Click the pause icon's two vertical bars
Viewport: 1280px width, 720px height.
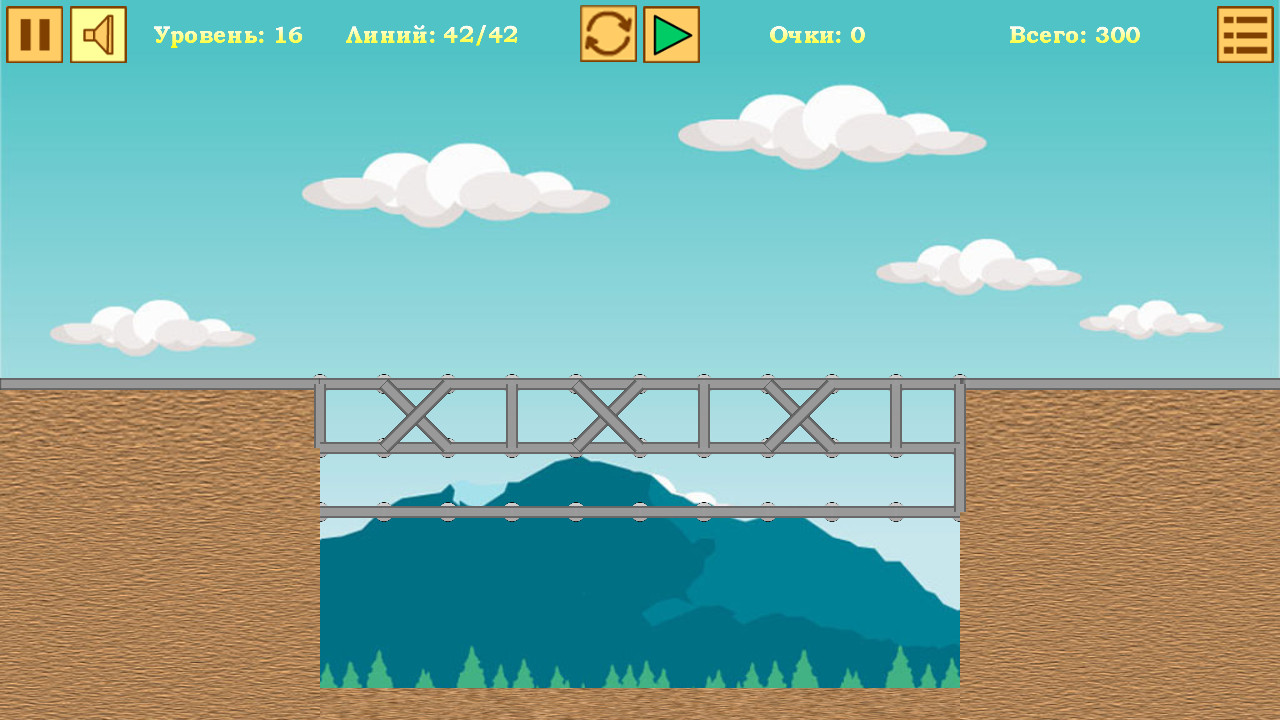coord(35,33)
